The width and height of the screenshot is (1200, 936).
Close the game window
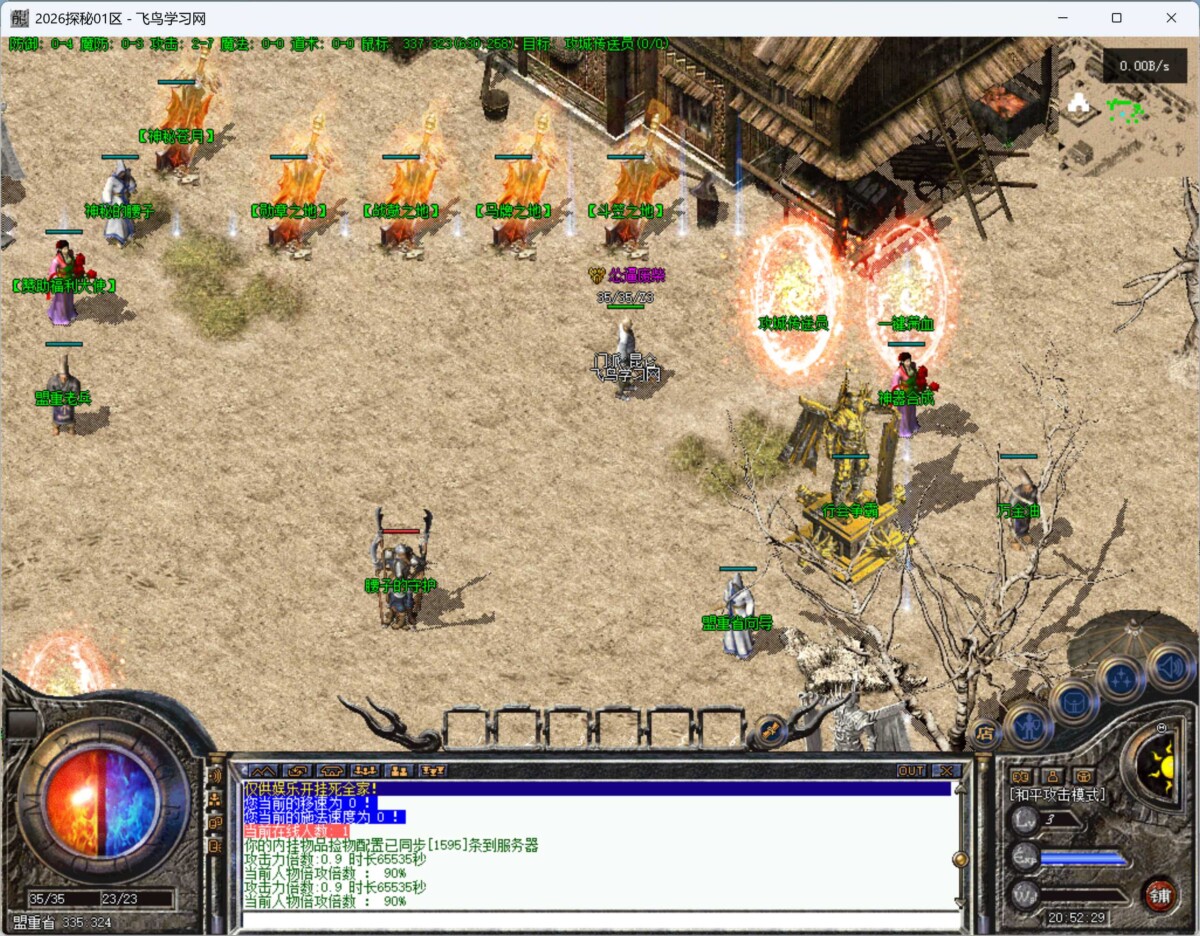click(1171, 18)
